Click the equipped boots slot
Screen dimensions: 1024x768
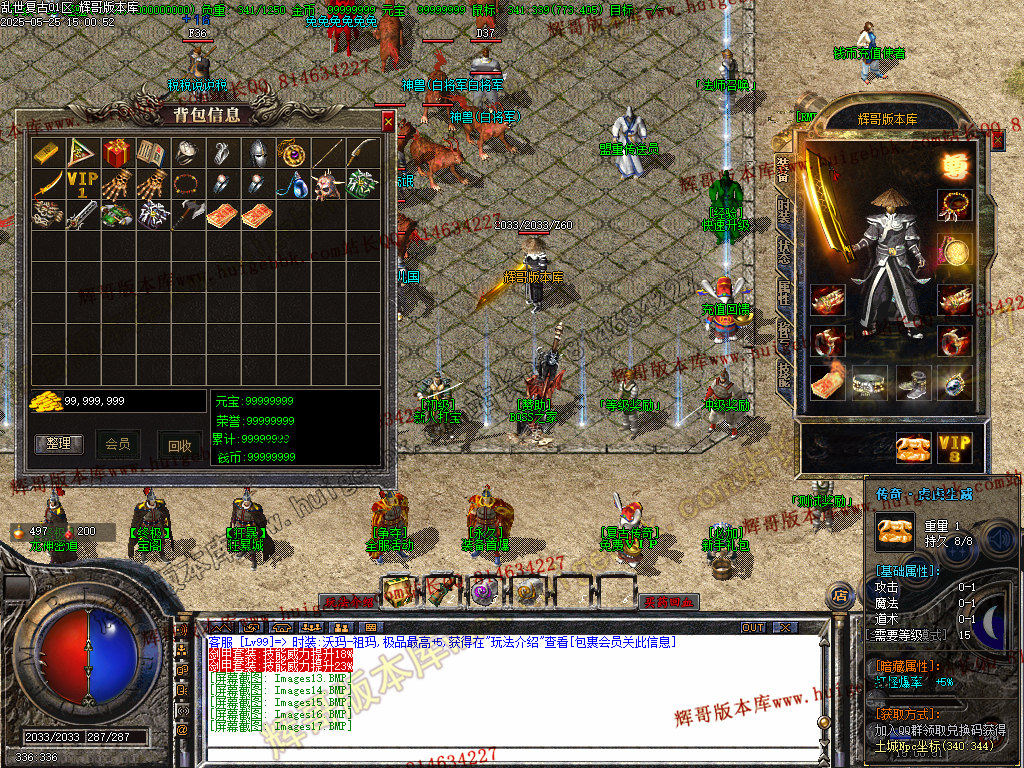[x=912, y=381]
